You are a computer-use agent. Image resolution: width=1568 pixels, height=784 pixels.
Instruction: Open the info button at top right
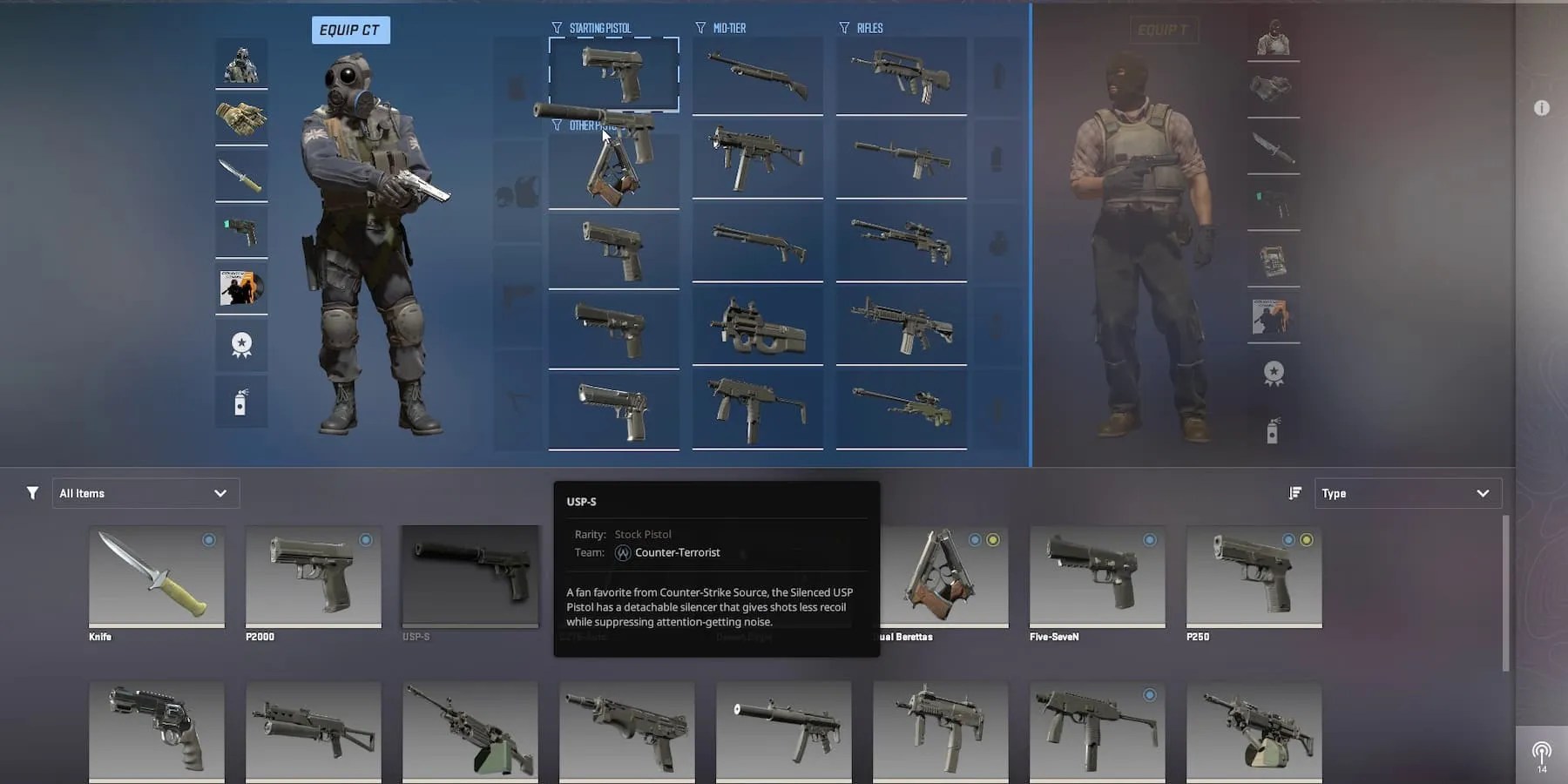(1543, 107)
